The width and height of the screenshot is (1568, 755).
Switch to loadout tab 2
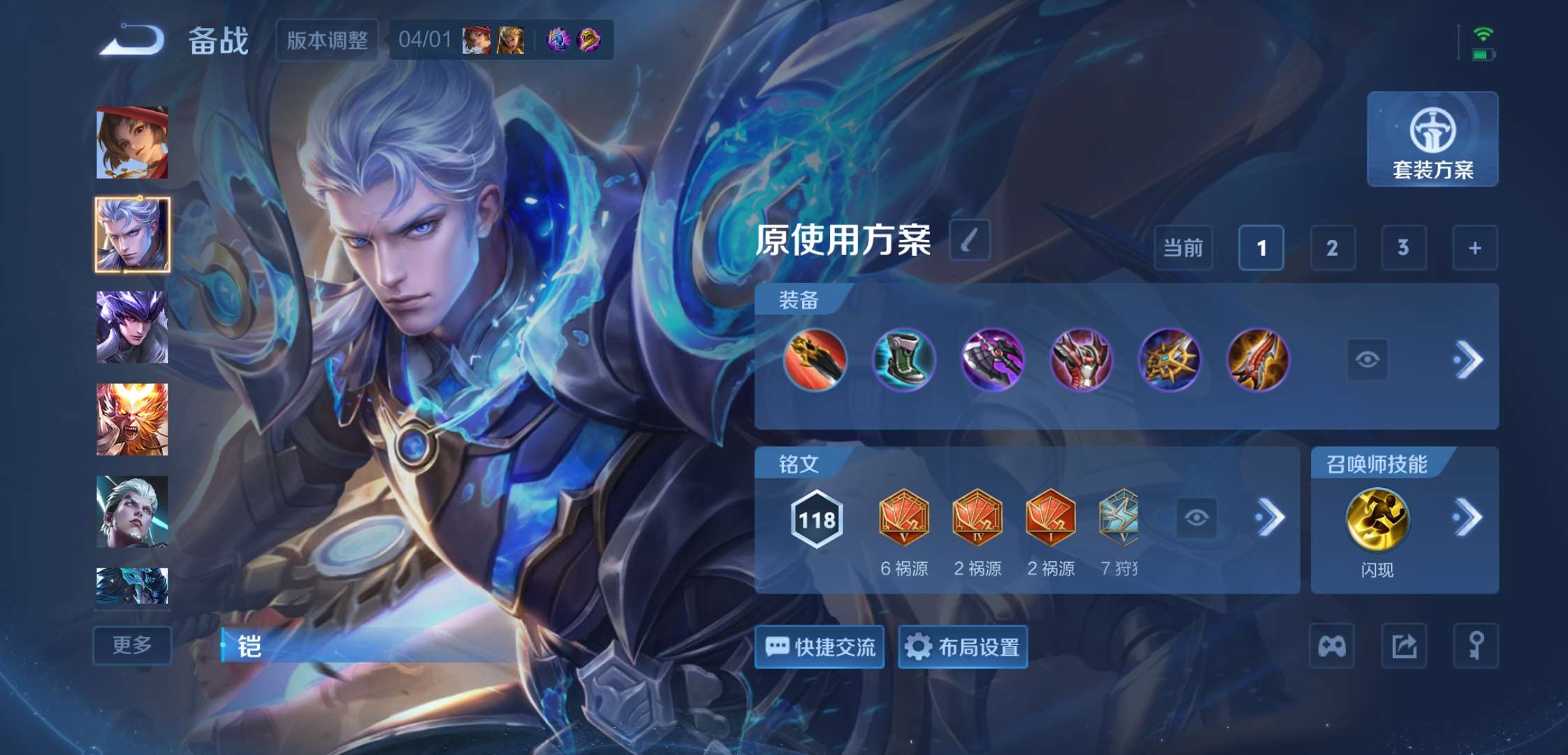tap(1332, 248)
